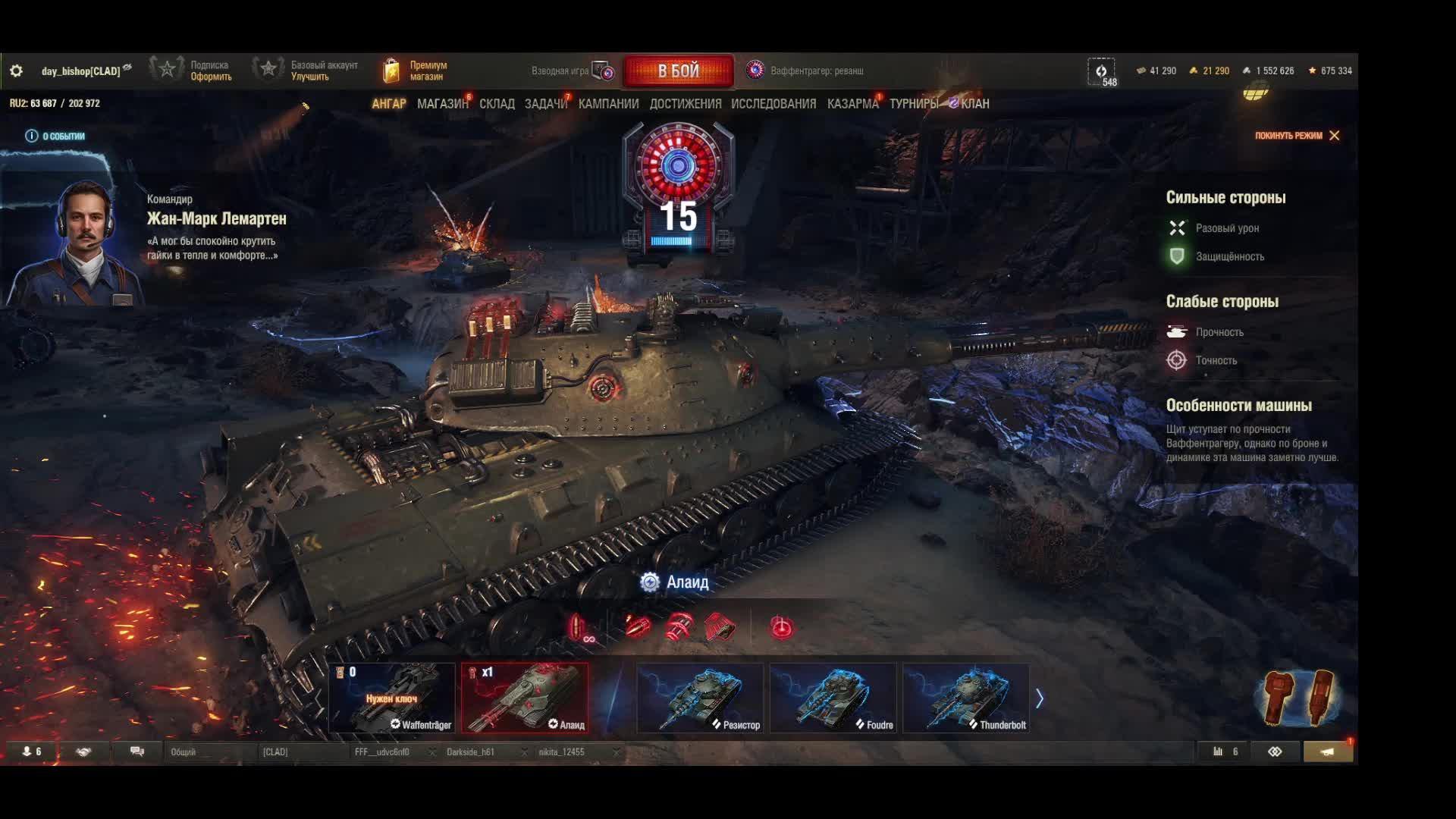Choose the Резистор vehicle card
1456x819 pixels.
(700, 698)
